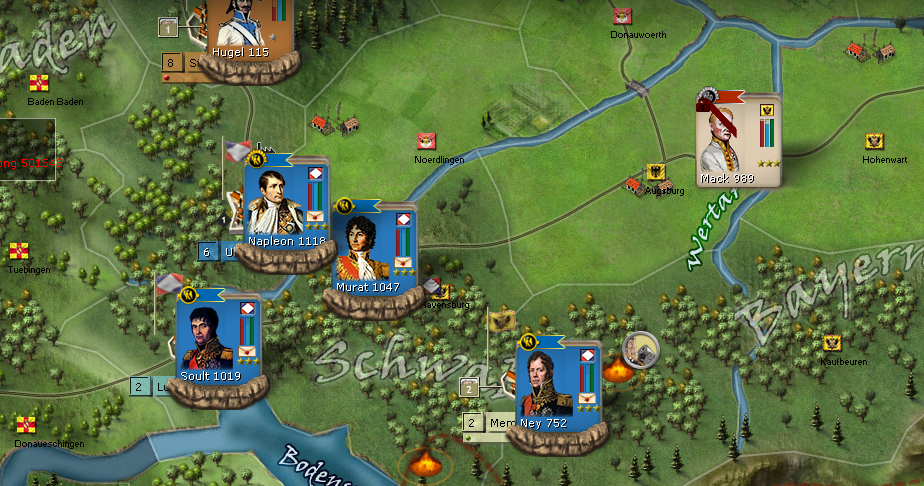Choose the Donauwoerth town marker
This screenshot has height=486, width=924.
pyautogui.click(x=622, y=16)
